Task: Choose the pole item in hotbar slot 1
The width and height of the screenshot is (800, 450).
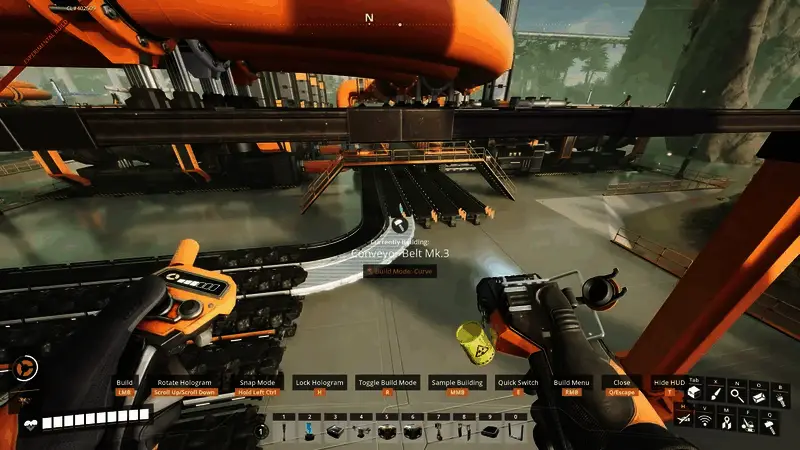Action: click(x=284, y=432)
